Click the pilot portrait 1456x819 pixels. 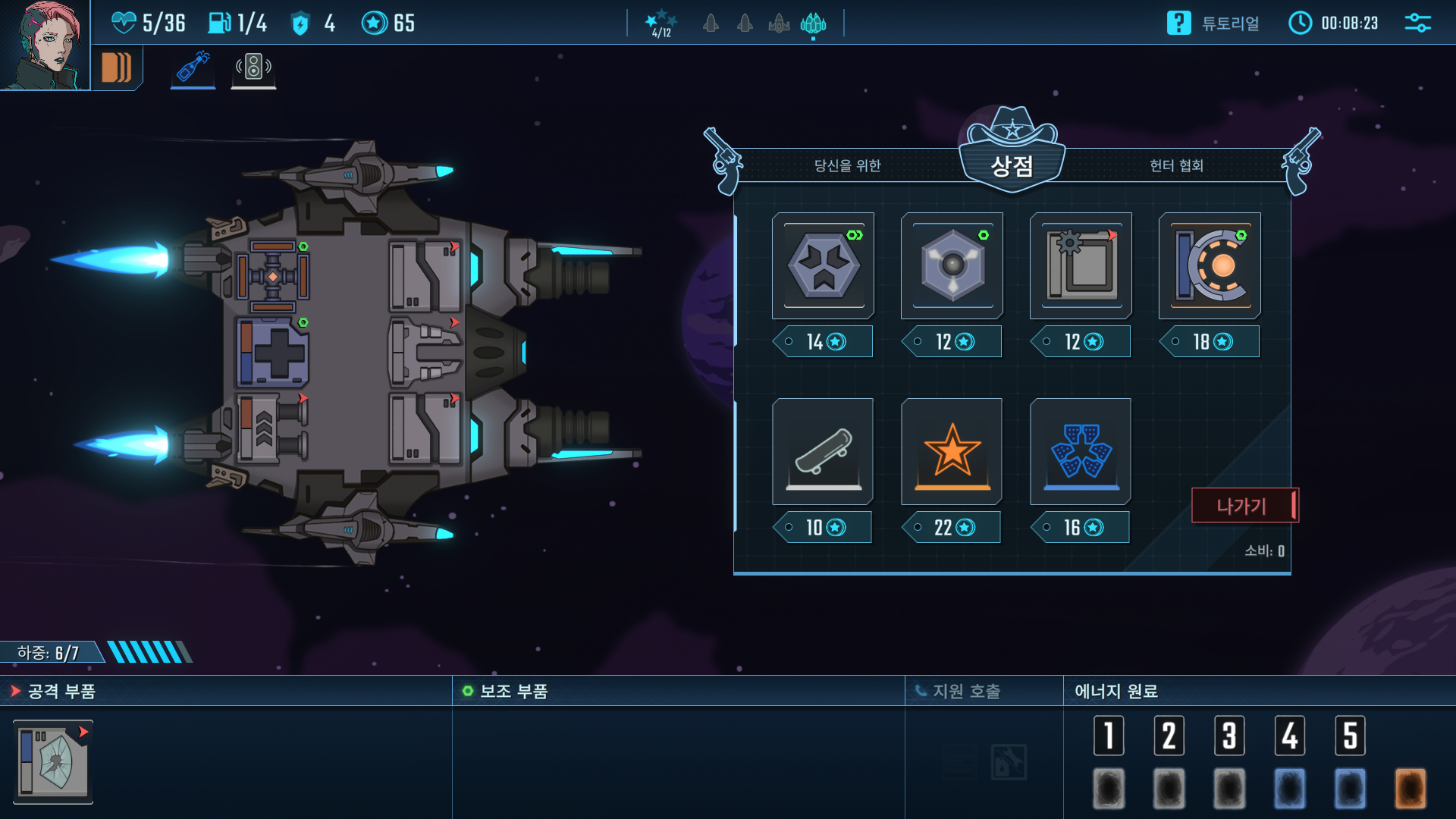coord(45,45)
